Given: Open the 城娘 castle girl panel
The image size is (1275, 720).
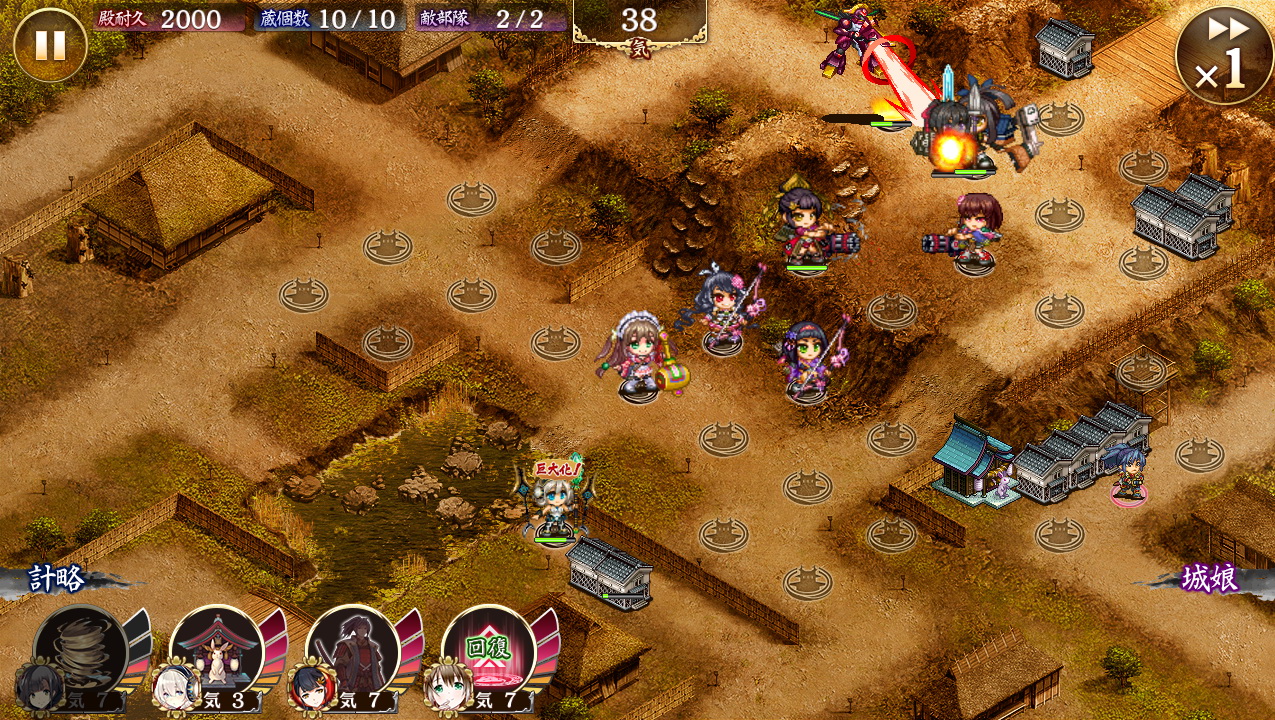Looking at the screenshot, I should 1210,579.
